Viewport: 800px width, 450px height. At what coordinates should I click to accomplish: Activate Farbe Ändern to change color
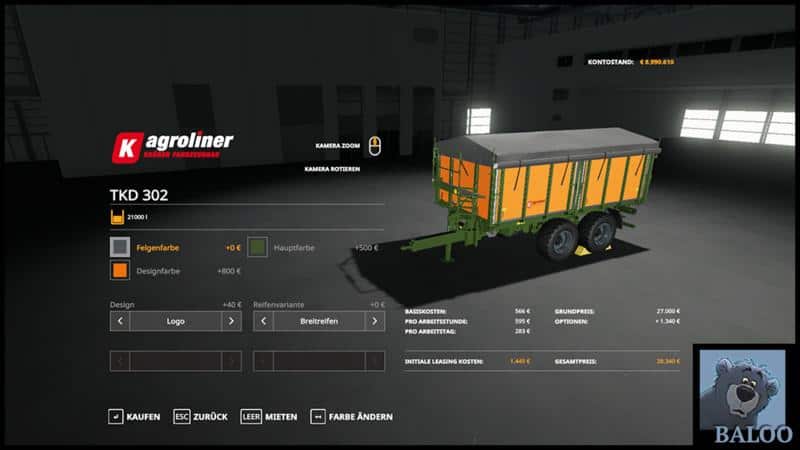click(352, 416)
